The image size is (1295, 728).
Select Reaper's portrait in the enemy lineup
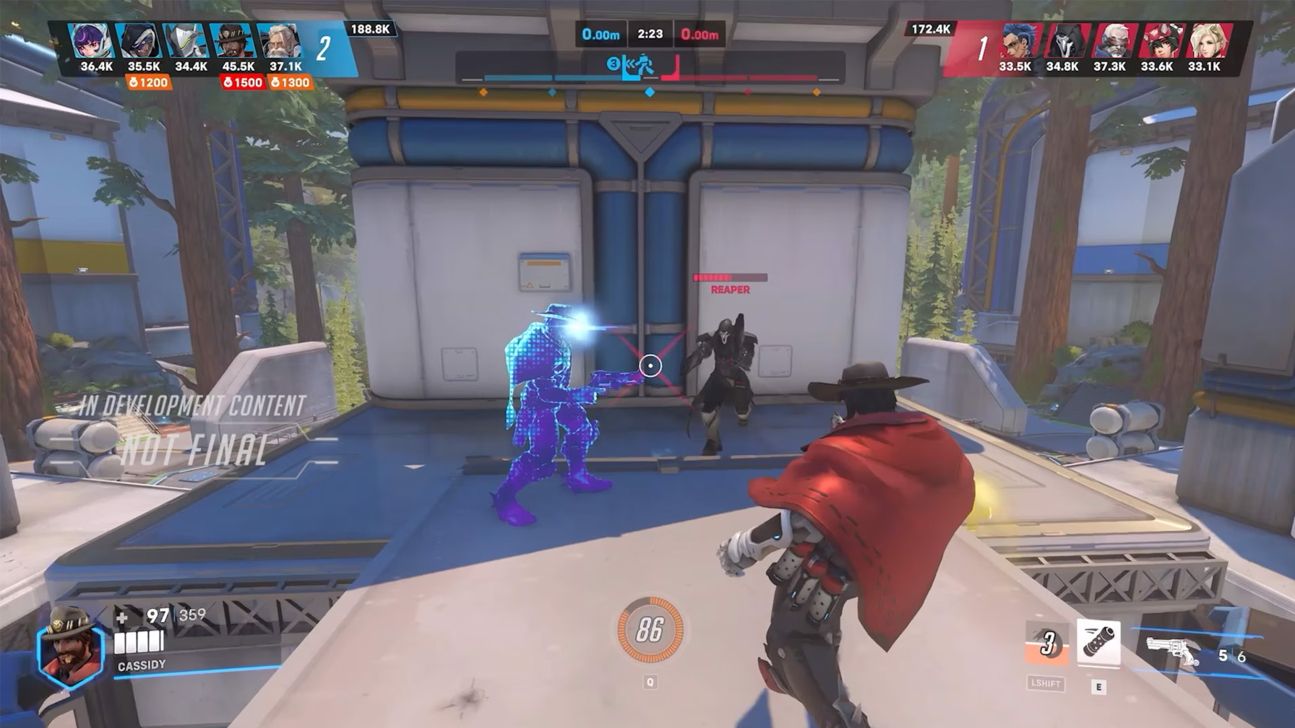click(x=1066, y=37)
